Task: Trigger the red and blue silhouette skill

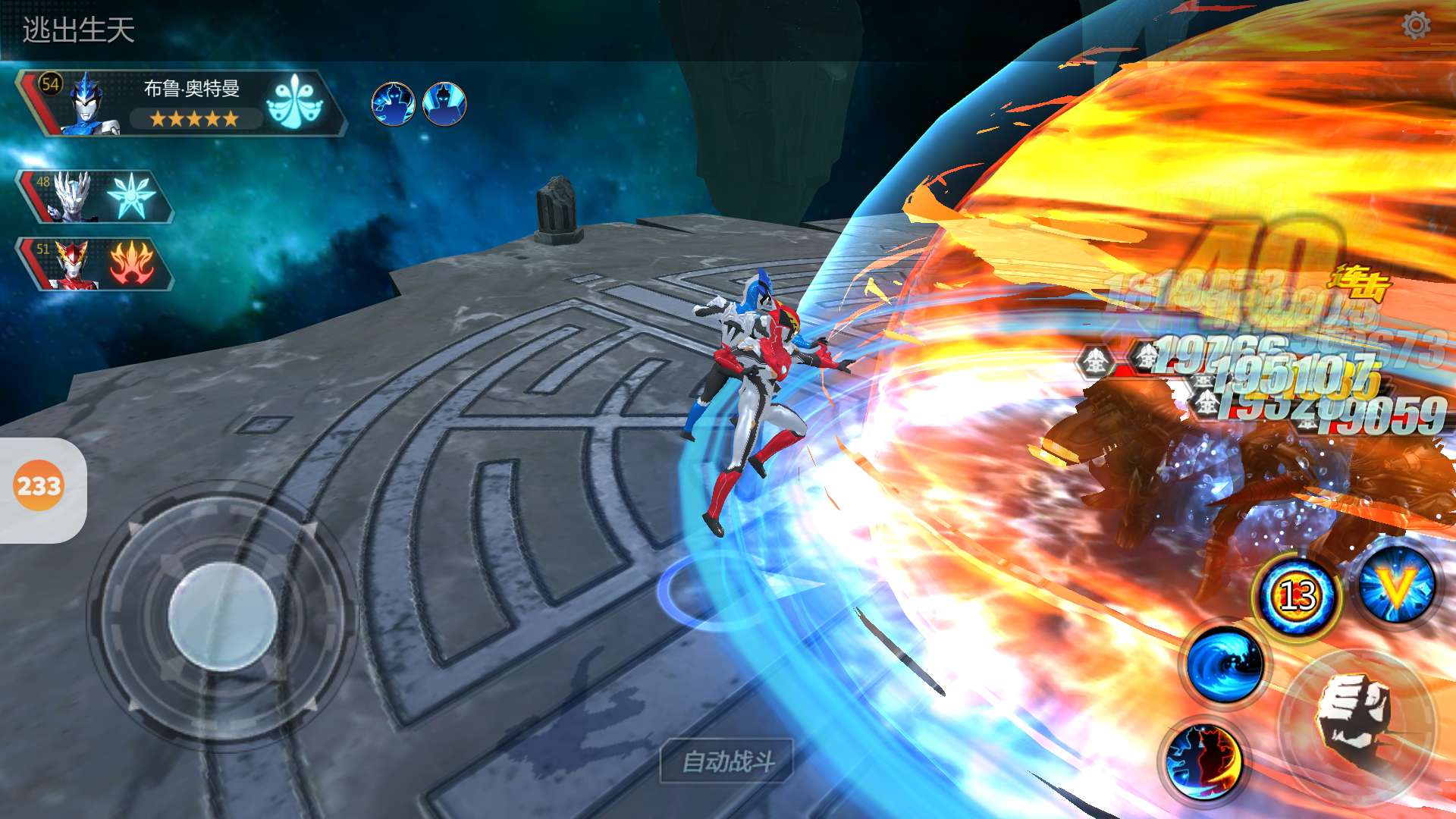Action: click(x=1203, y=761)
